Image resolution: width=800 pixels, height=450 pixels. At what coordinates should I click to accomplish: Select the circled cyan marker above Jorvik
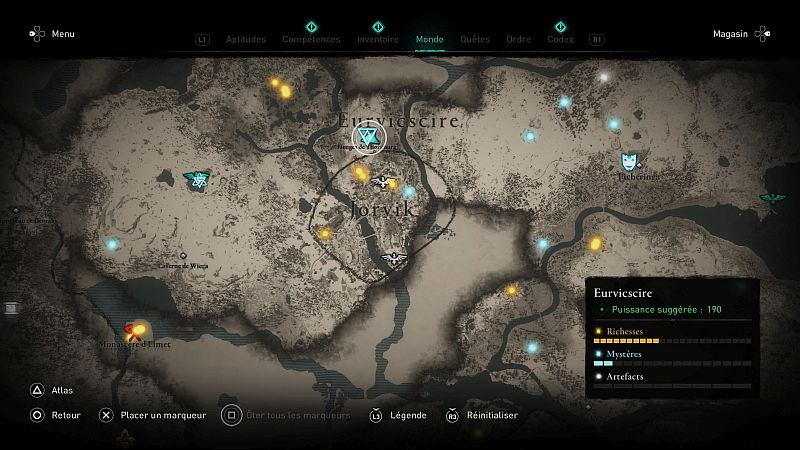point(369,137)
